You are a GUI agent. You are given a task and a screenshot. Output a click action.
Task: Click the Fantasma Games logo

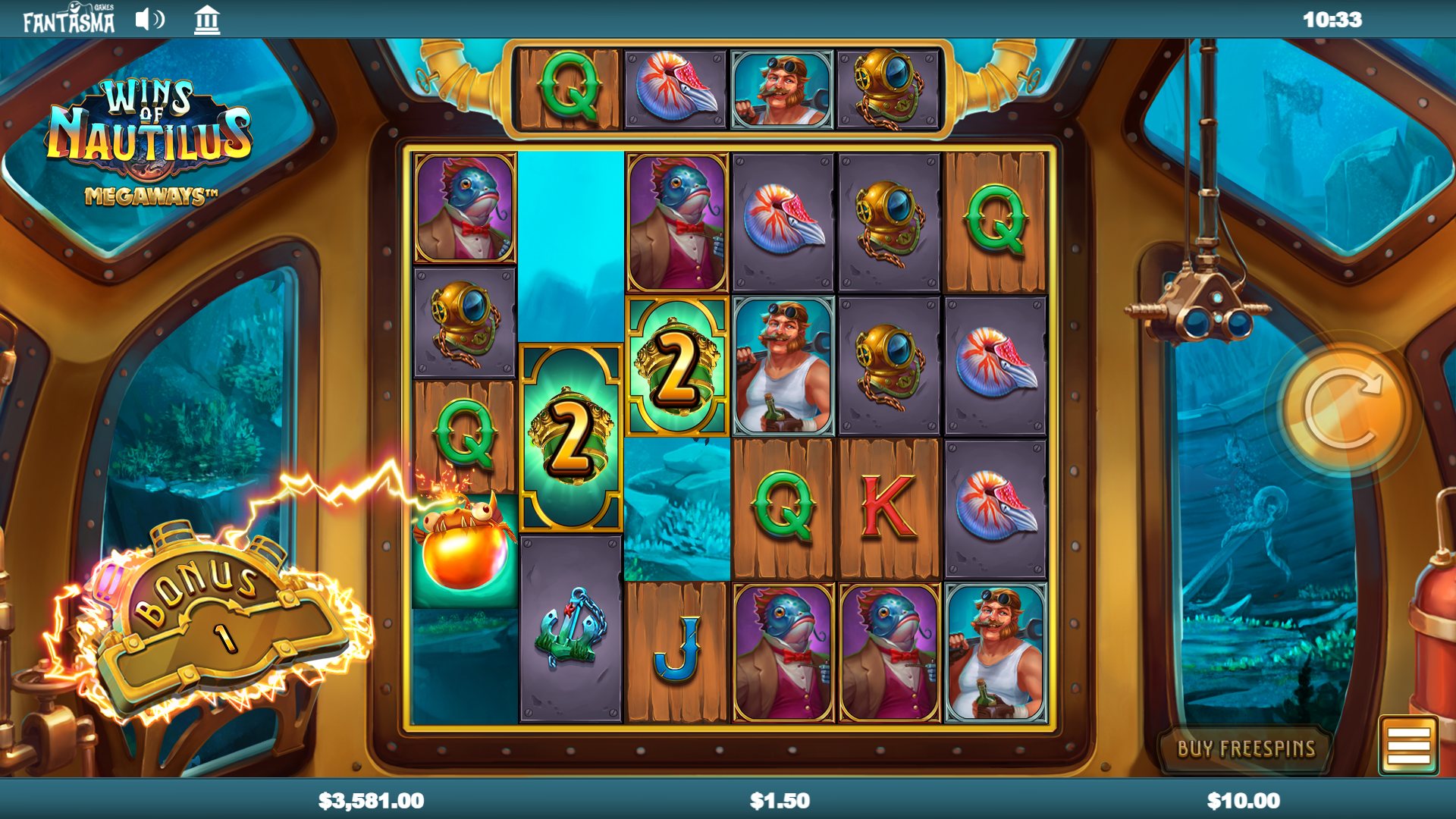pyautogui.click(x=69, y=20)
